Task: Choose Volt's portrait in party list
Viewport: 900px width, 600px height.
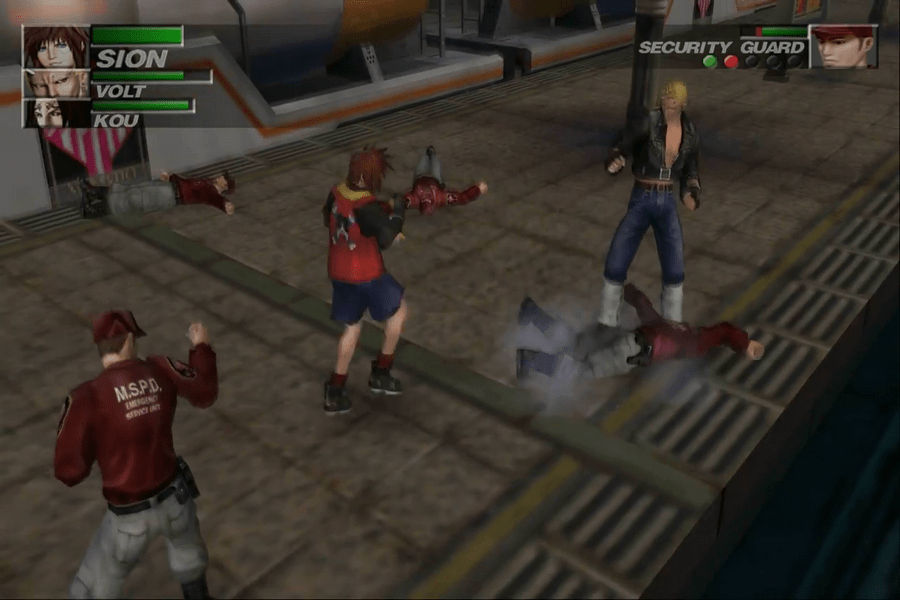Action: (x=56, y=84)
